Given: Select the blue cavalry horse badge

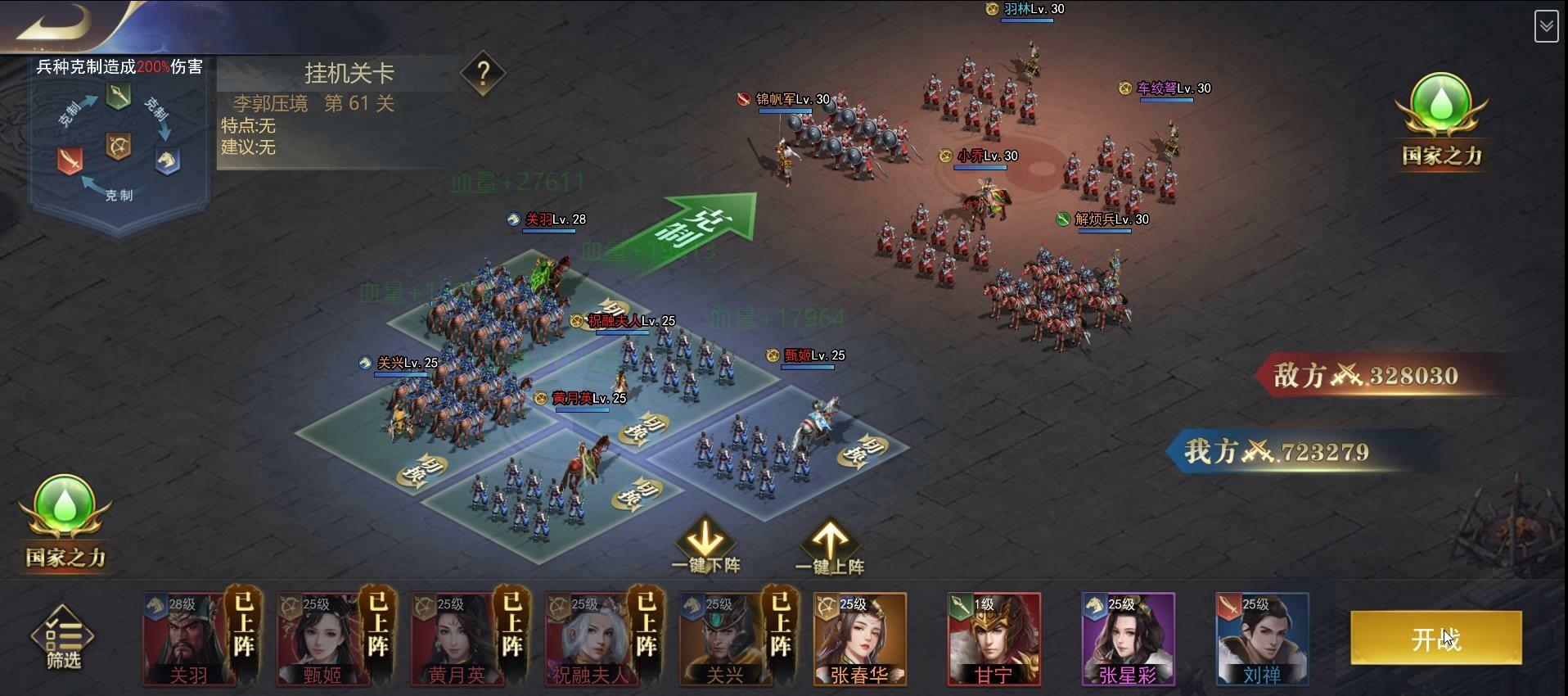Looking at the screenshot, I should 166,160.
